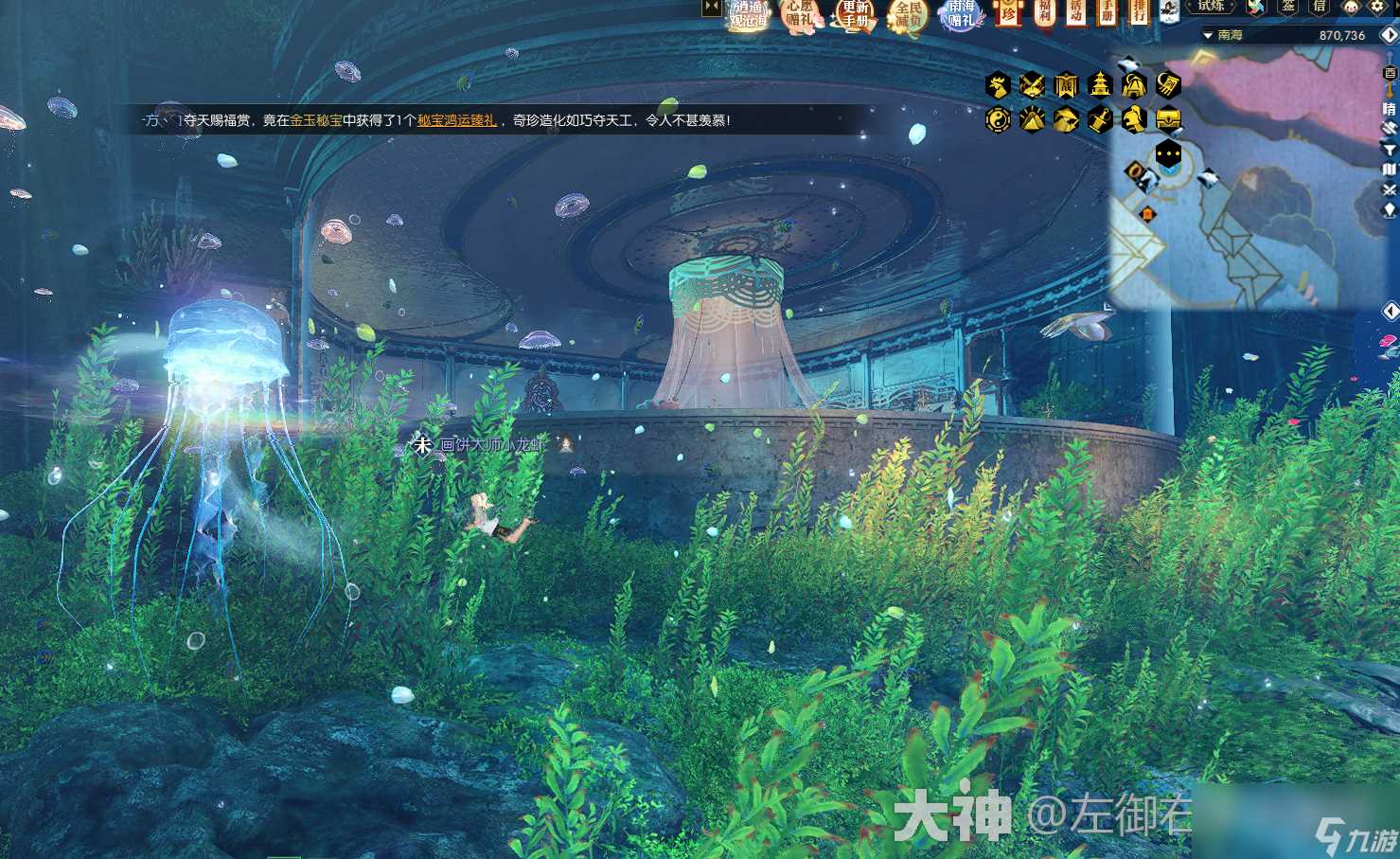Open the 心愿赠礼 gift icon
This screenshot has width=1400, height=859.
(798, 15)
